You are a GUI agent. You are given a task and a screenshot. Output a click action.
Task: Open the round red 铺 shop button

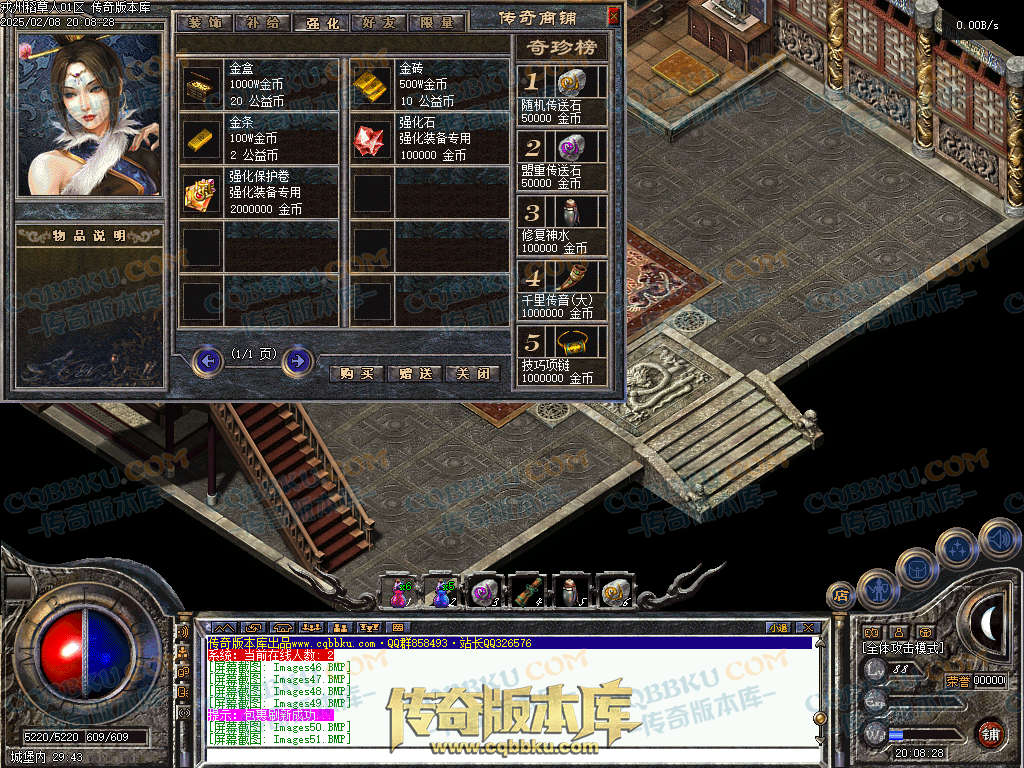(990, 733)
